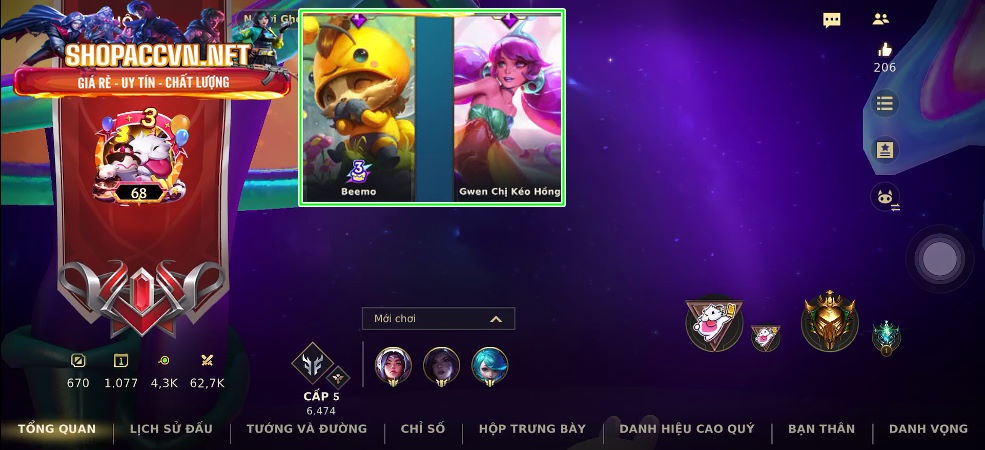Open the list menu icon
This screenshot has width=985, height=450.
tap(884, 103)
